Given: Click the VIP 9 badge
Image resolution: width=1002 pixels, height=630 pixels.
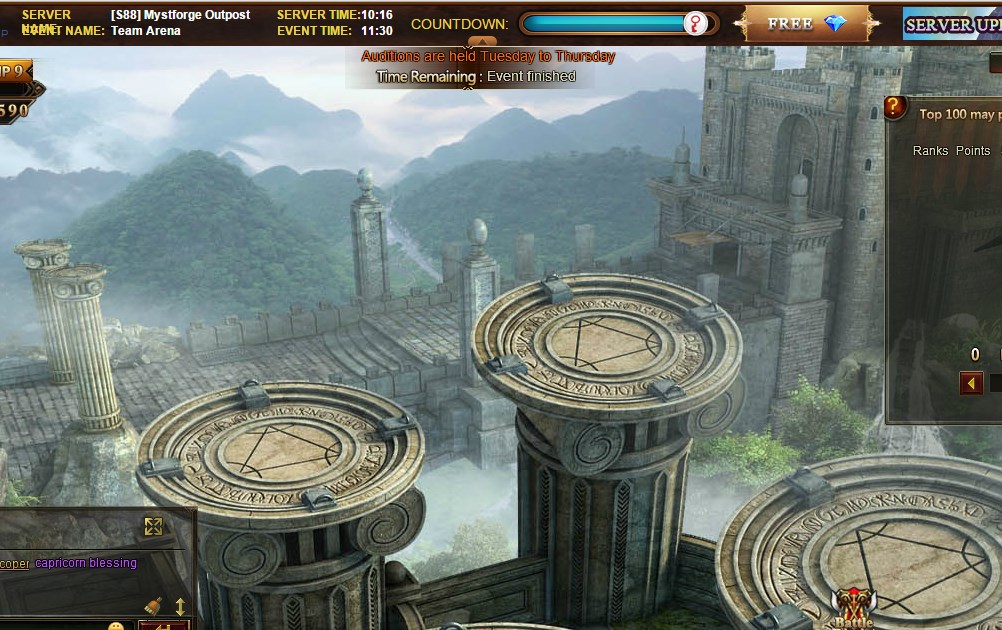Looking at the screenshot, I should click(15, 71).
